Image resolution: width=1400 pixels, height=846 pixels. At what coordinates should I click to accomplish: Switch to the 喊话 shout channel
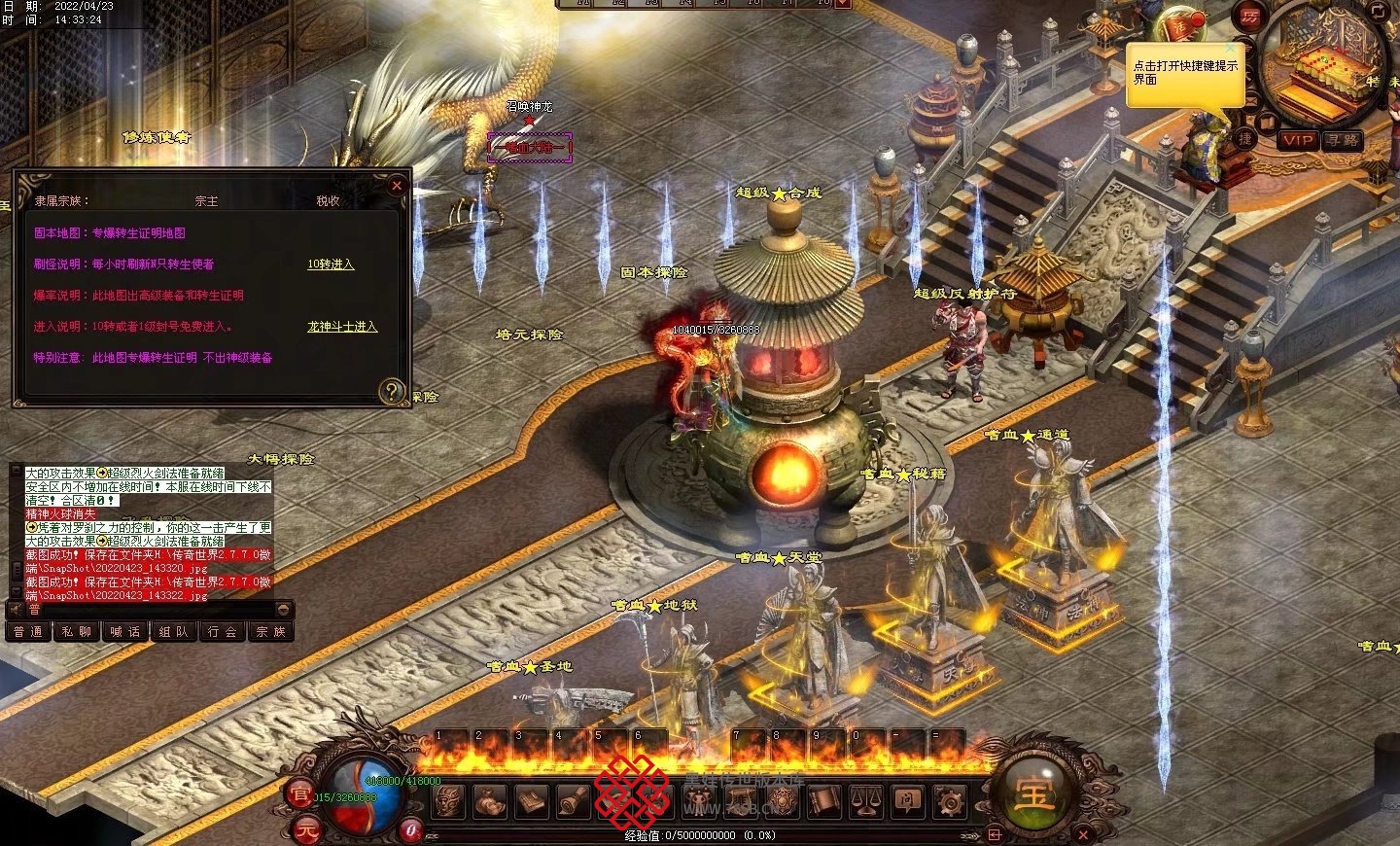124,632
